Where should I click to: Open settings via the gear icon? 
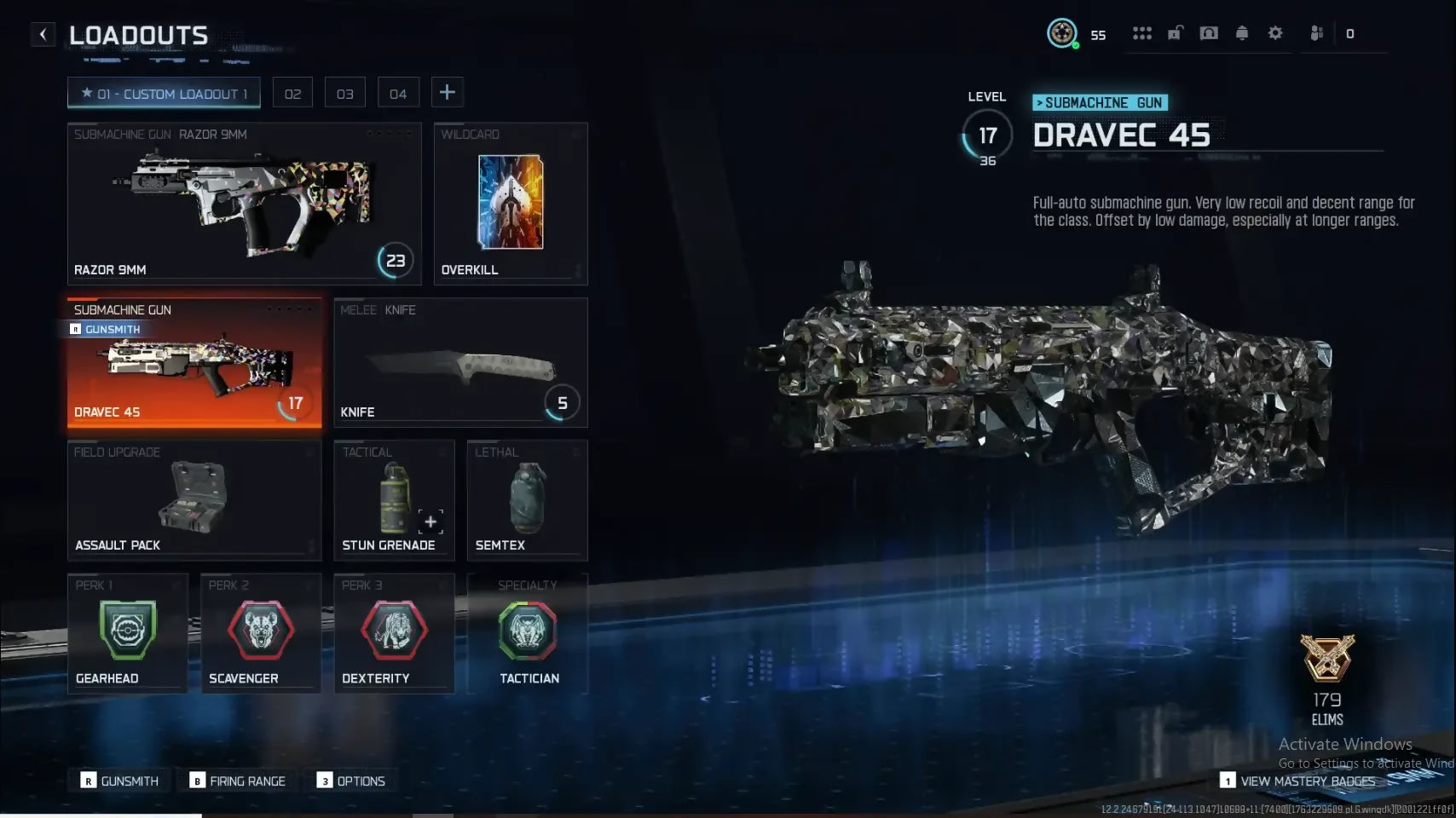click(x=1275, y=33)
